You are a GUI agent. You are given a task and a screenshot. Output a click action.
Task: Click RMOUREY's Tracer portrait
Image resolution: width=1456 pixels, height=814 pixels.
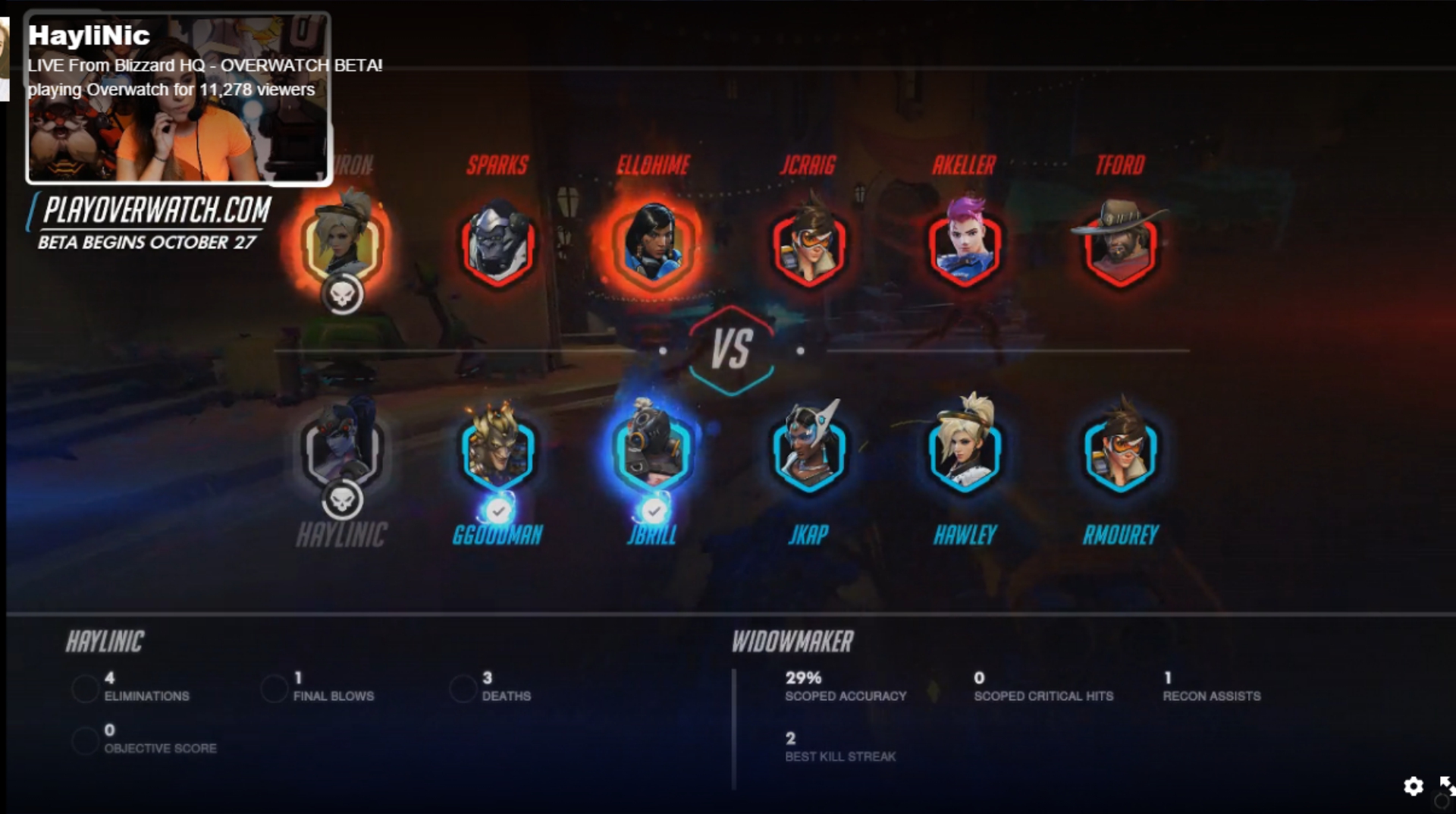(x=1120, y=451)
